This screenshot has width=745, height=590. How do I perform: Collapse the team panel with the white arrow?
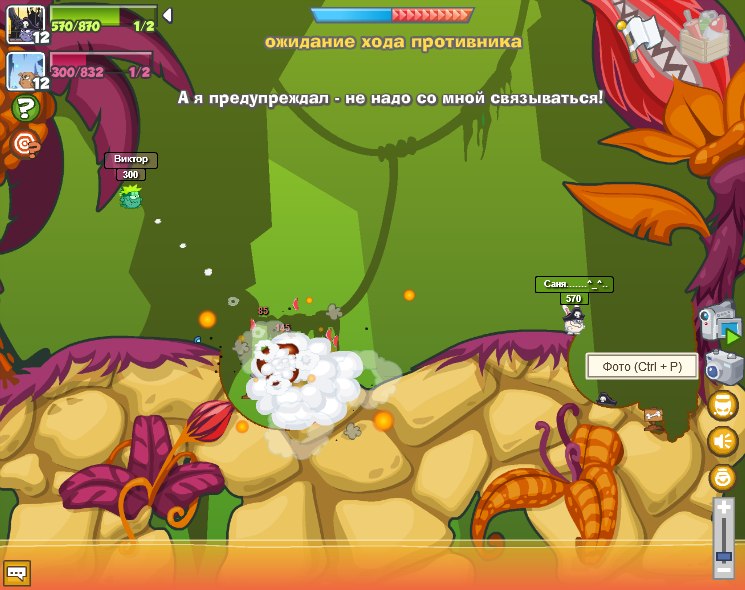tap(167, 15)
